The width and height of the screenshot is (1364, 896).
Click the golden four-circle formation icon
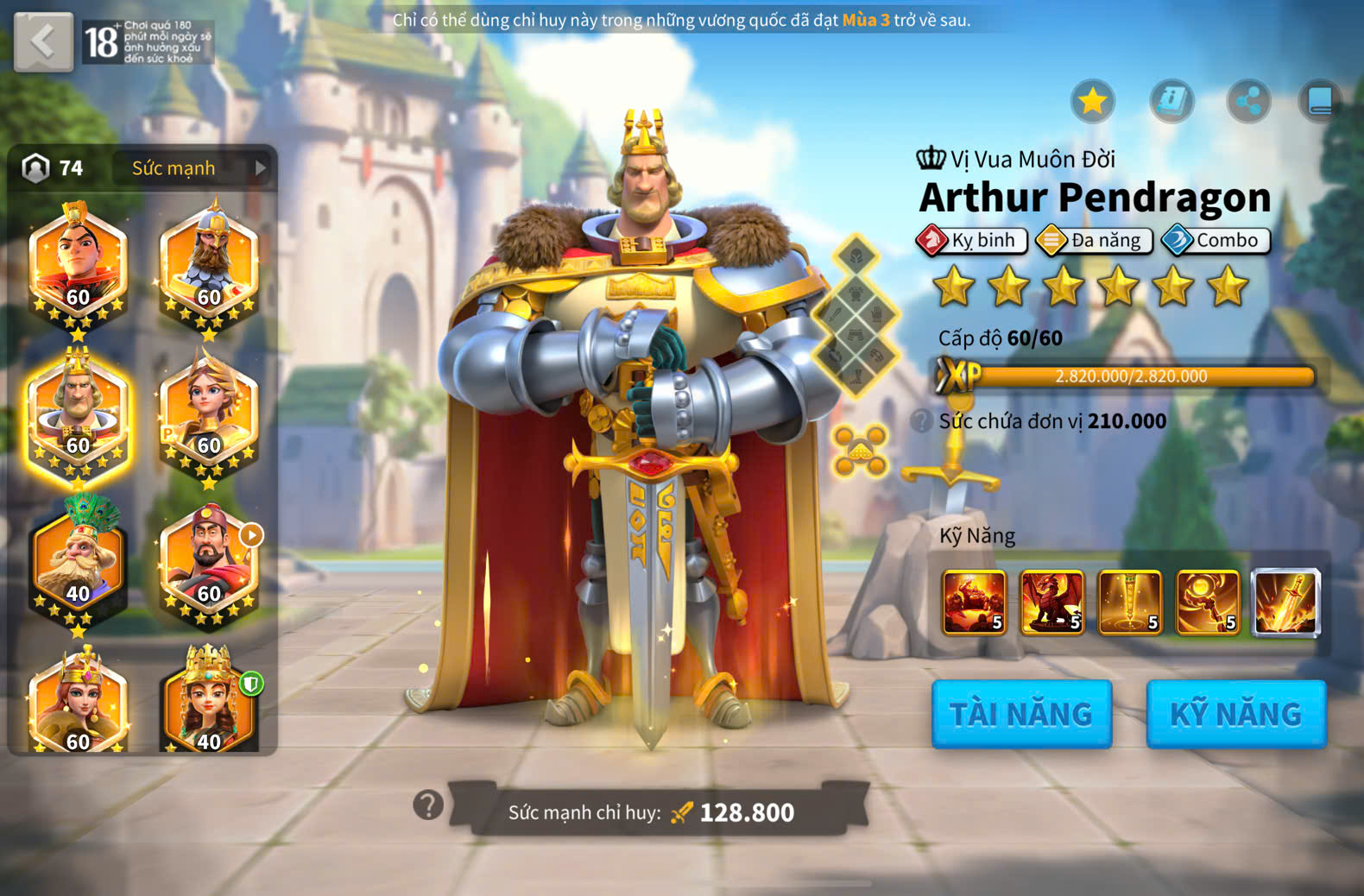pos(860,450)
